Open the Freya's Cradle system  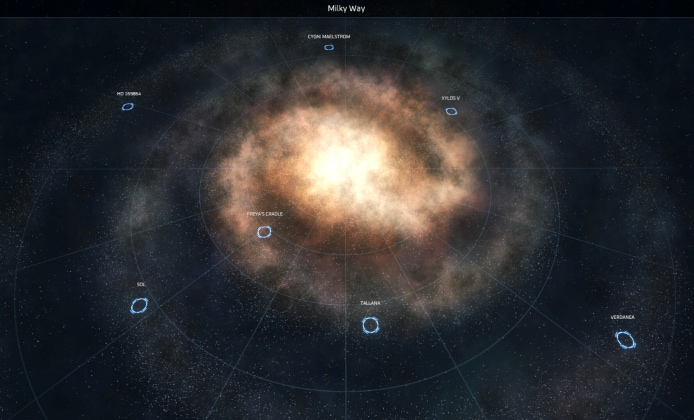click(x=264, y=232)
